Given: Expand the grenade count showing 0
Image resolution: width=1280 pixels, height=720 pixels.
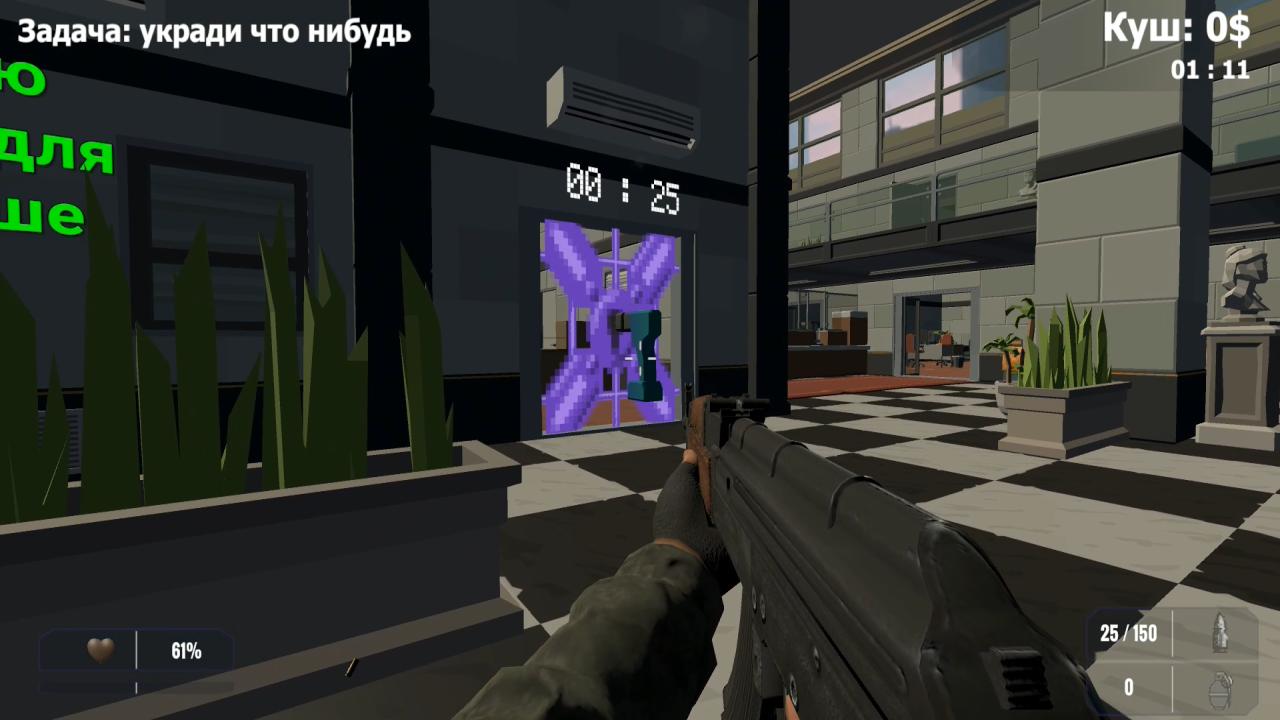Looking at the screenshot, I should [x=1128, y=687].
